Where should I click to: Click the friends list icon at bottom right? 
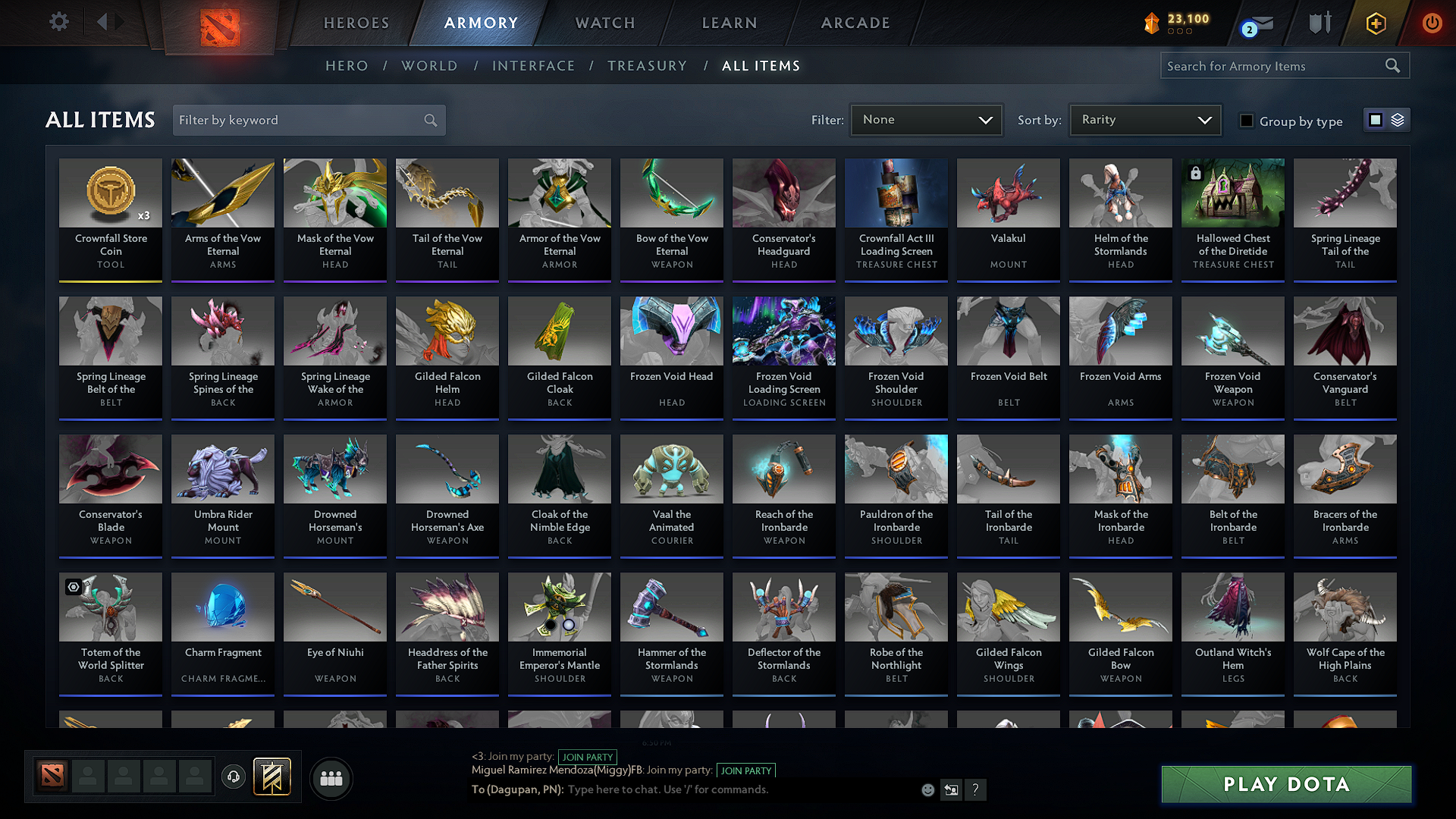click(x=331, y=778)
